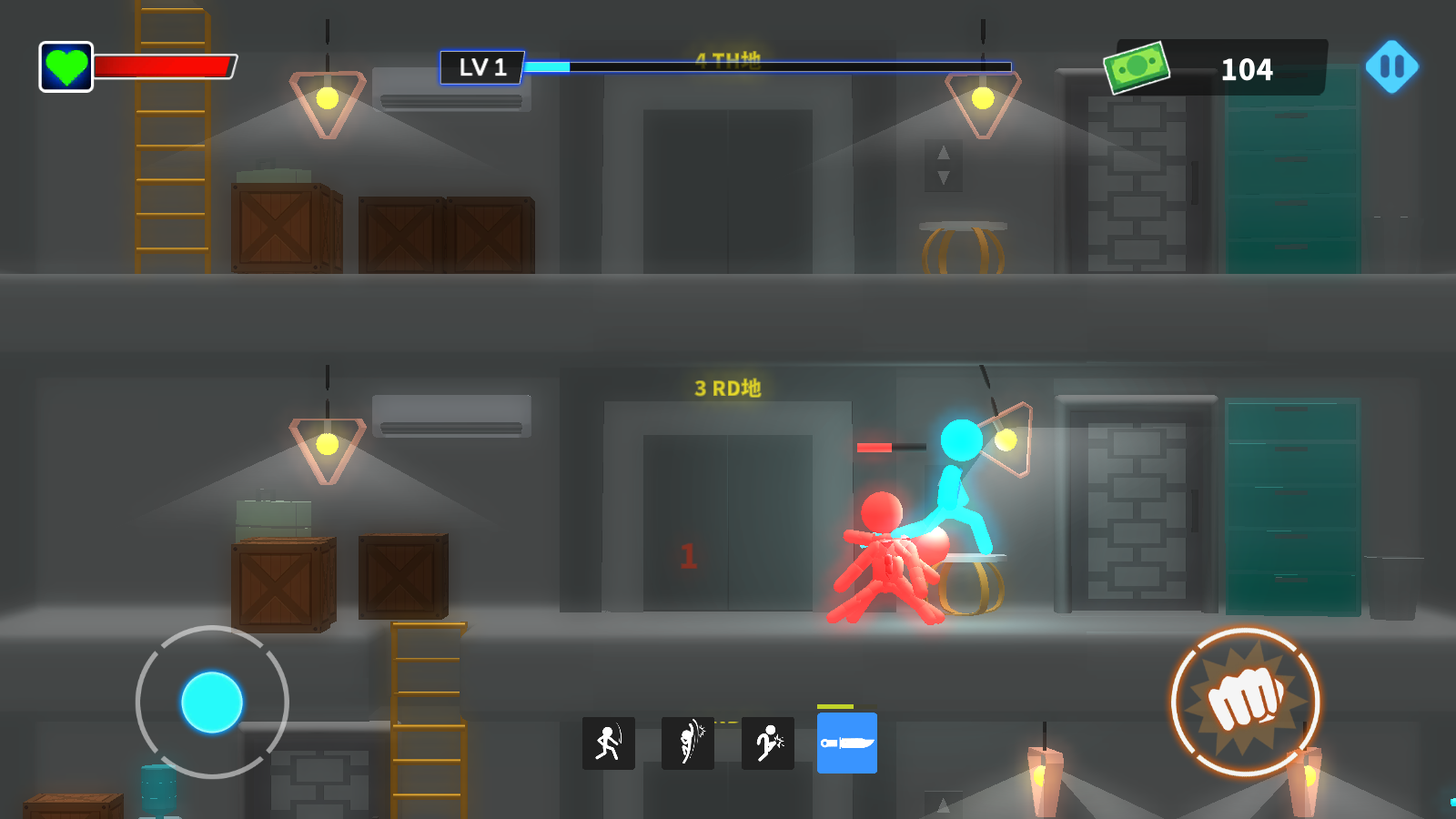Trigger the running dash skill icon
Image resolution: width=1456 pixels, height=819 pixels.
608,743
